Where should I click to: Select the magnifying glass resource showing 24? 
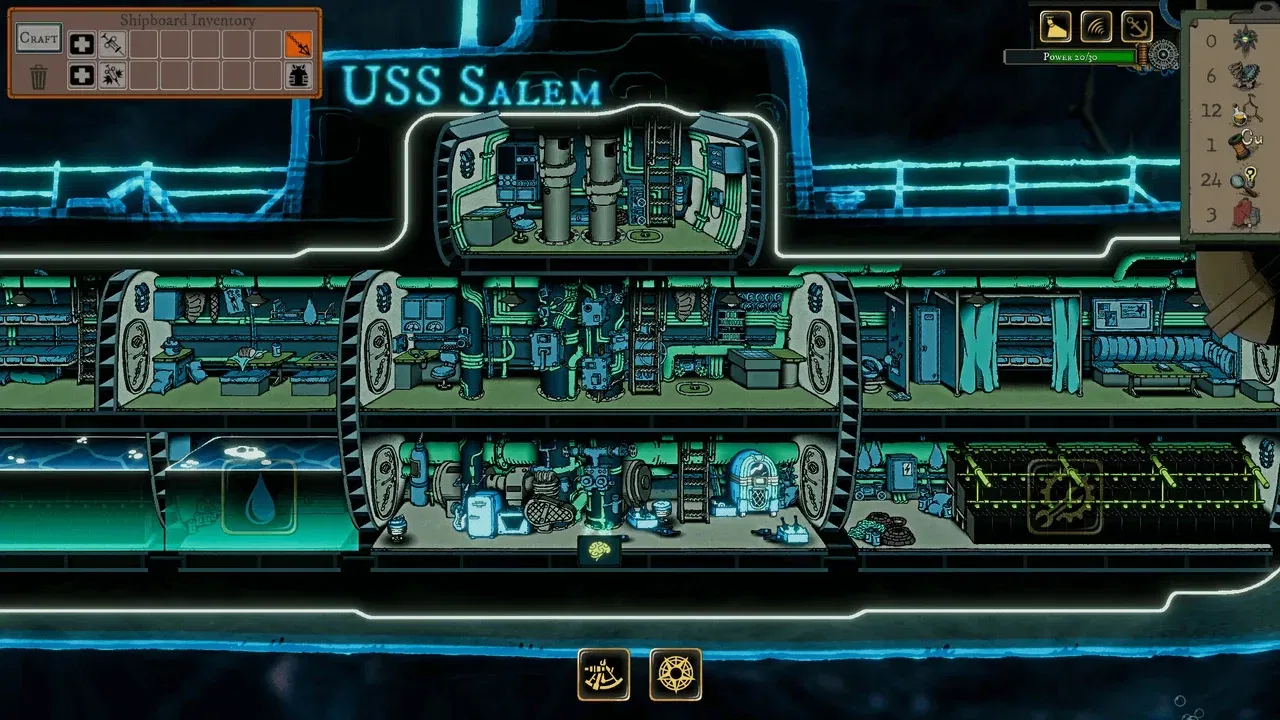(x=1242, y=180)
